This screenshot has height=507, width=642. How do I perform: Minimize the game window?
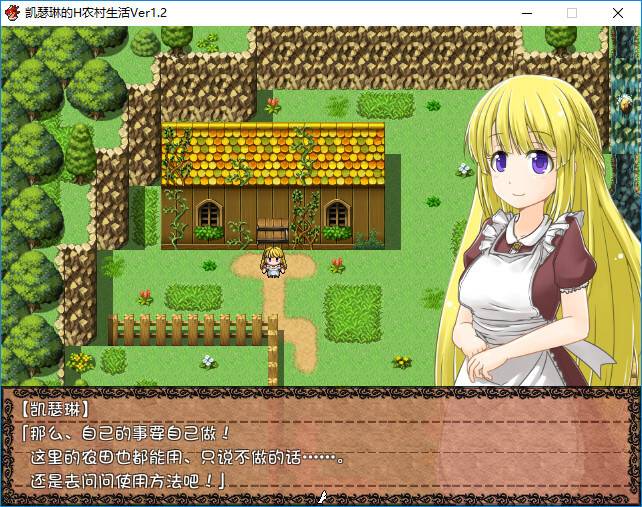tap(526, 13)
